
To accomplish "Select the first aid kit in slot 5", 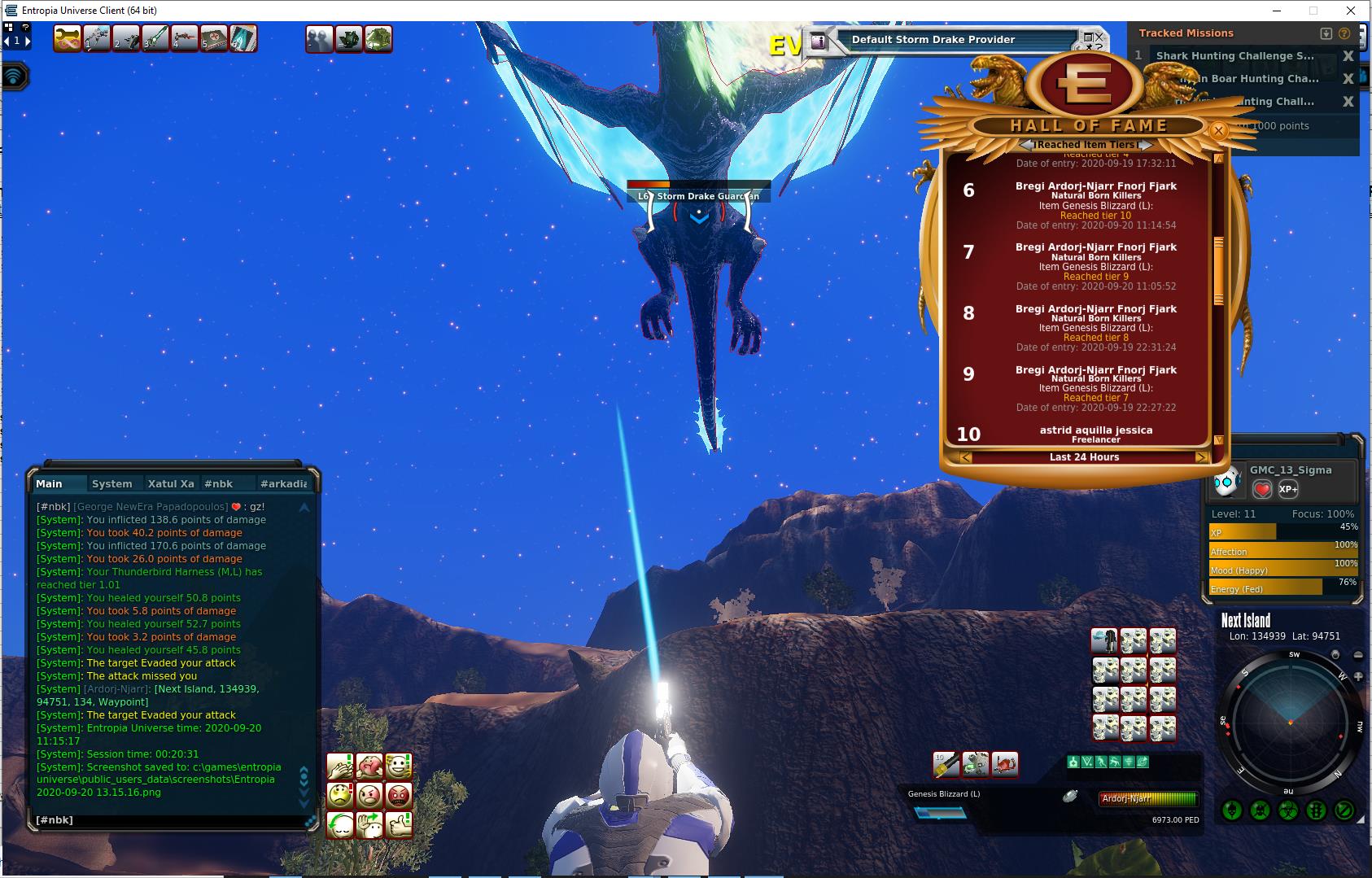I will [x=214, y=38].
